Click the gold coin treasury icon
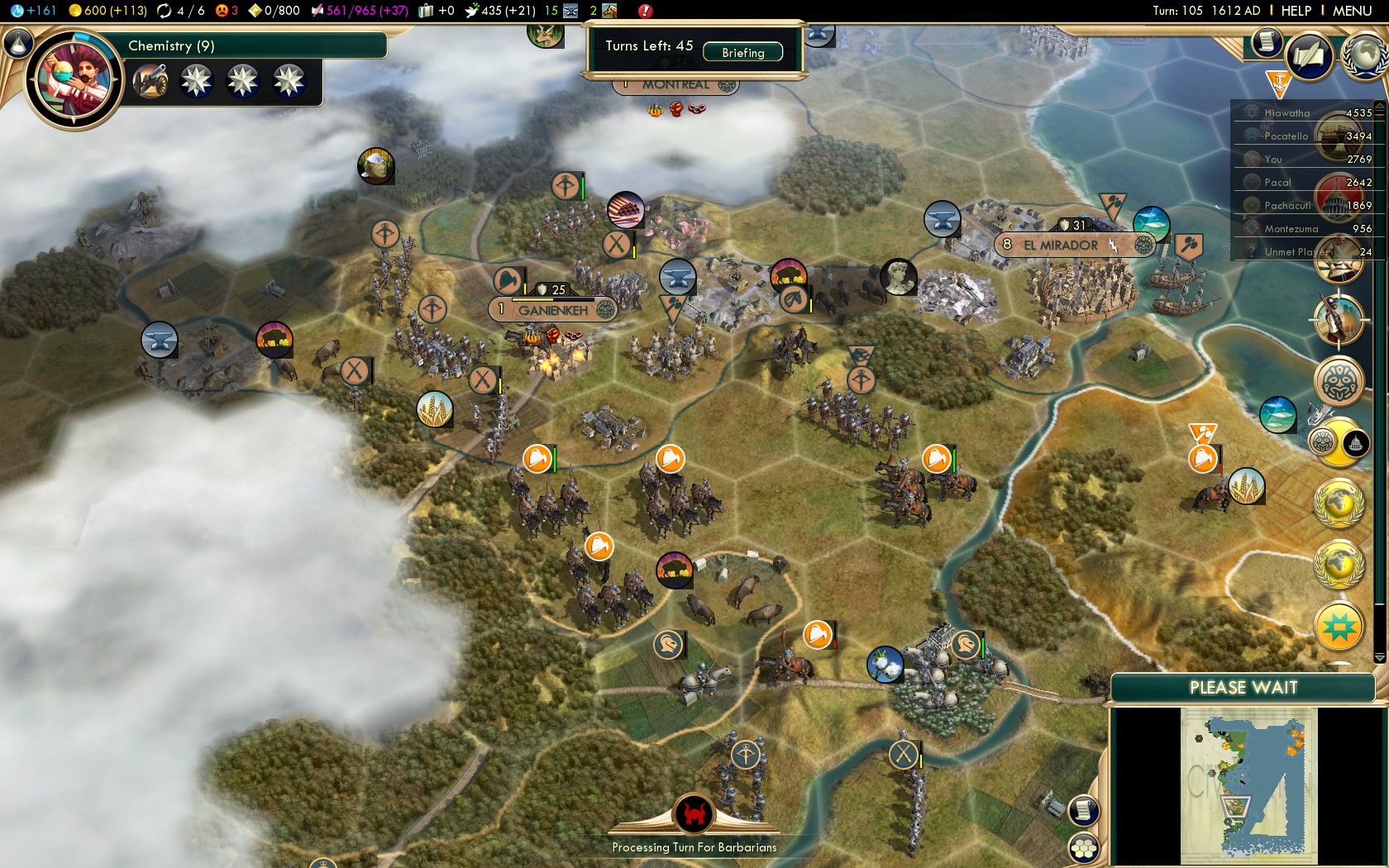This screenshot has width=1389, height=868. pyautogui.click(x=77, y=11)
